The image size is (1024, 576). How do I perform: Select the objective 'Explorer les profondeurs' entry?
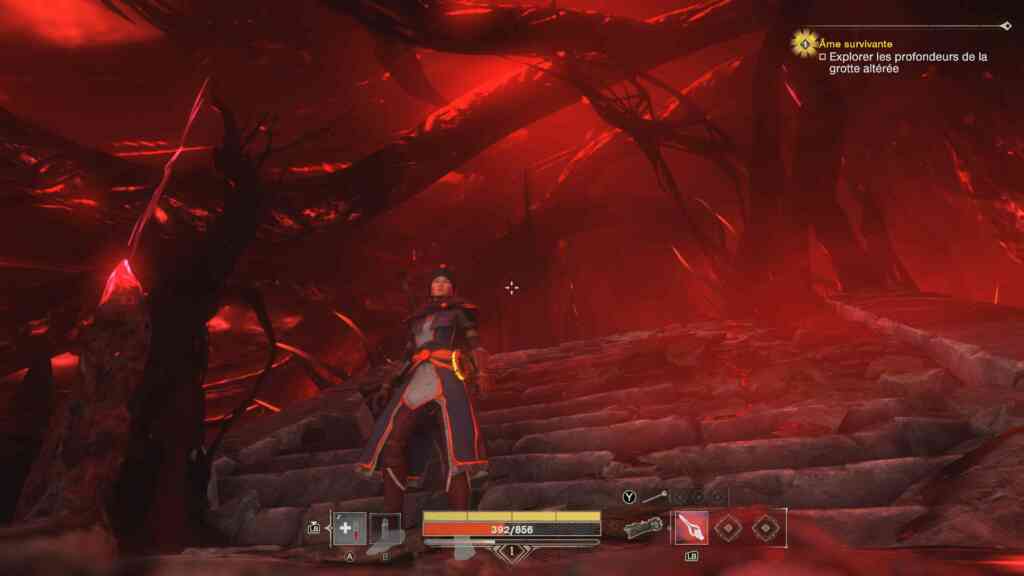(x=907, y=64)
